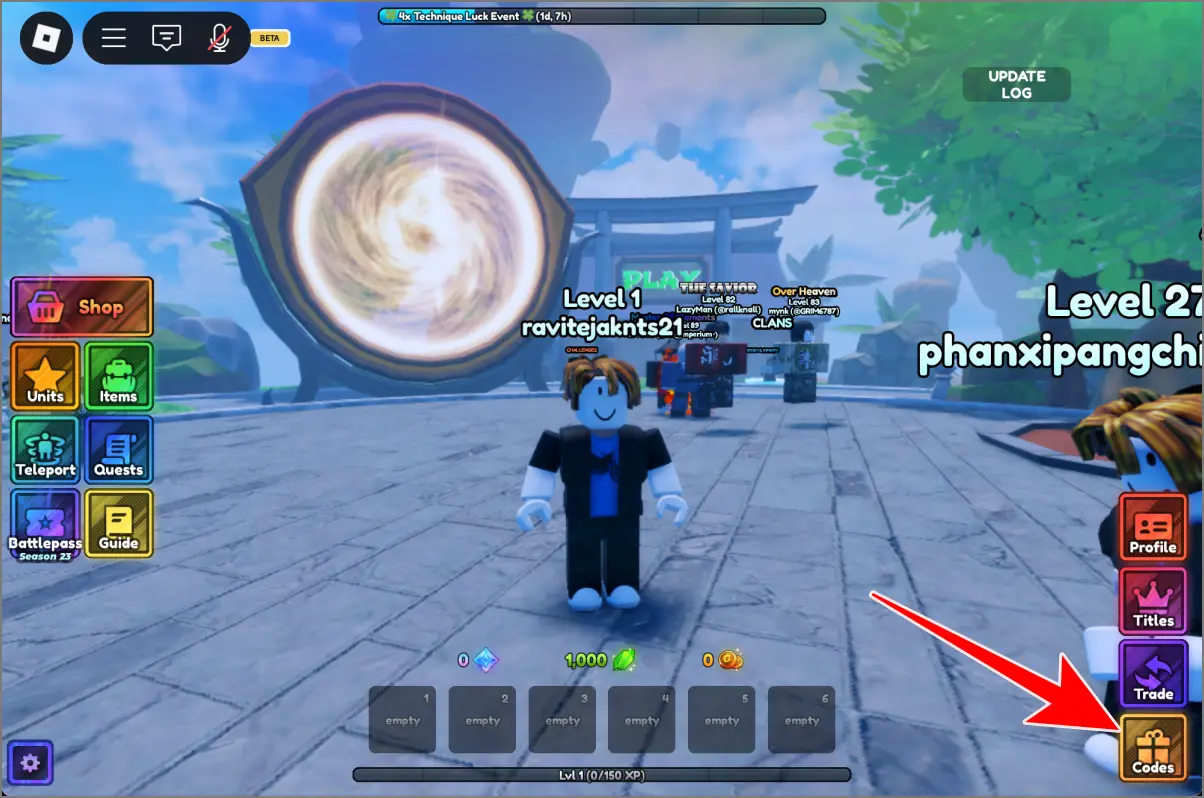1204x798 pixels.
Task: Unmute the microphone
Action: pos(219,38)
